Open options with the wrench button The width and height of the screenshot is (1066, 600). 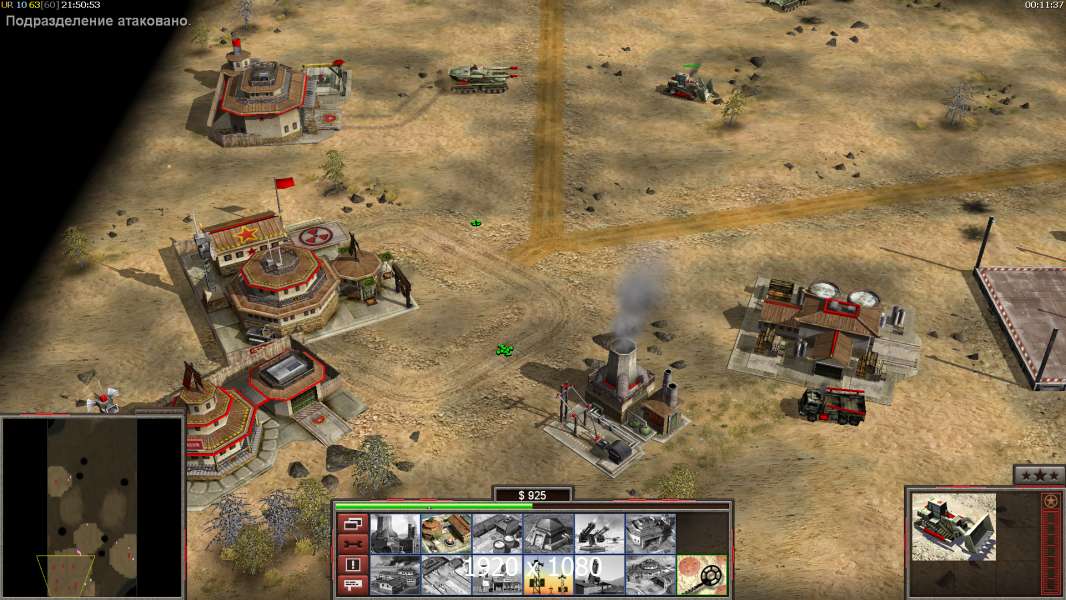coord(351,544)
